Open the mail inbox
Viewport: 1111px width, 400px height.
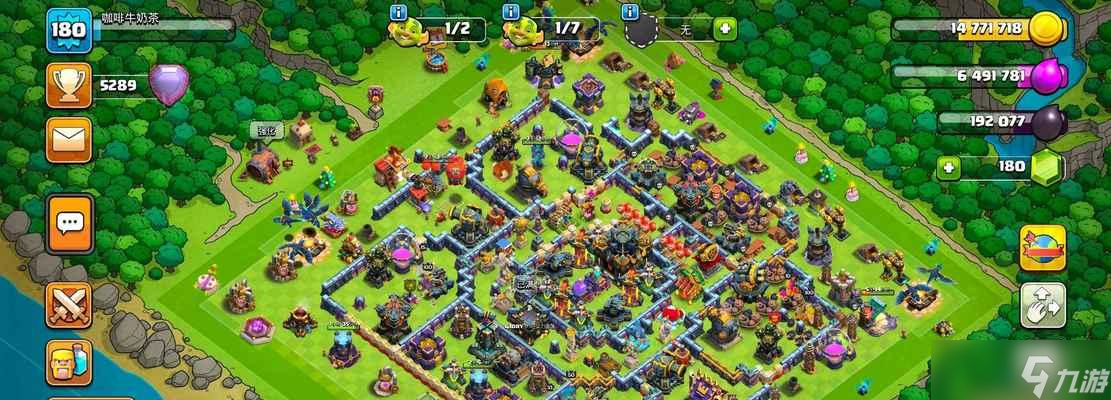pos(68,139)
